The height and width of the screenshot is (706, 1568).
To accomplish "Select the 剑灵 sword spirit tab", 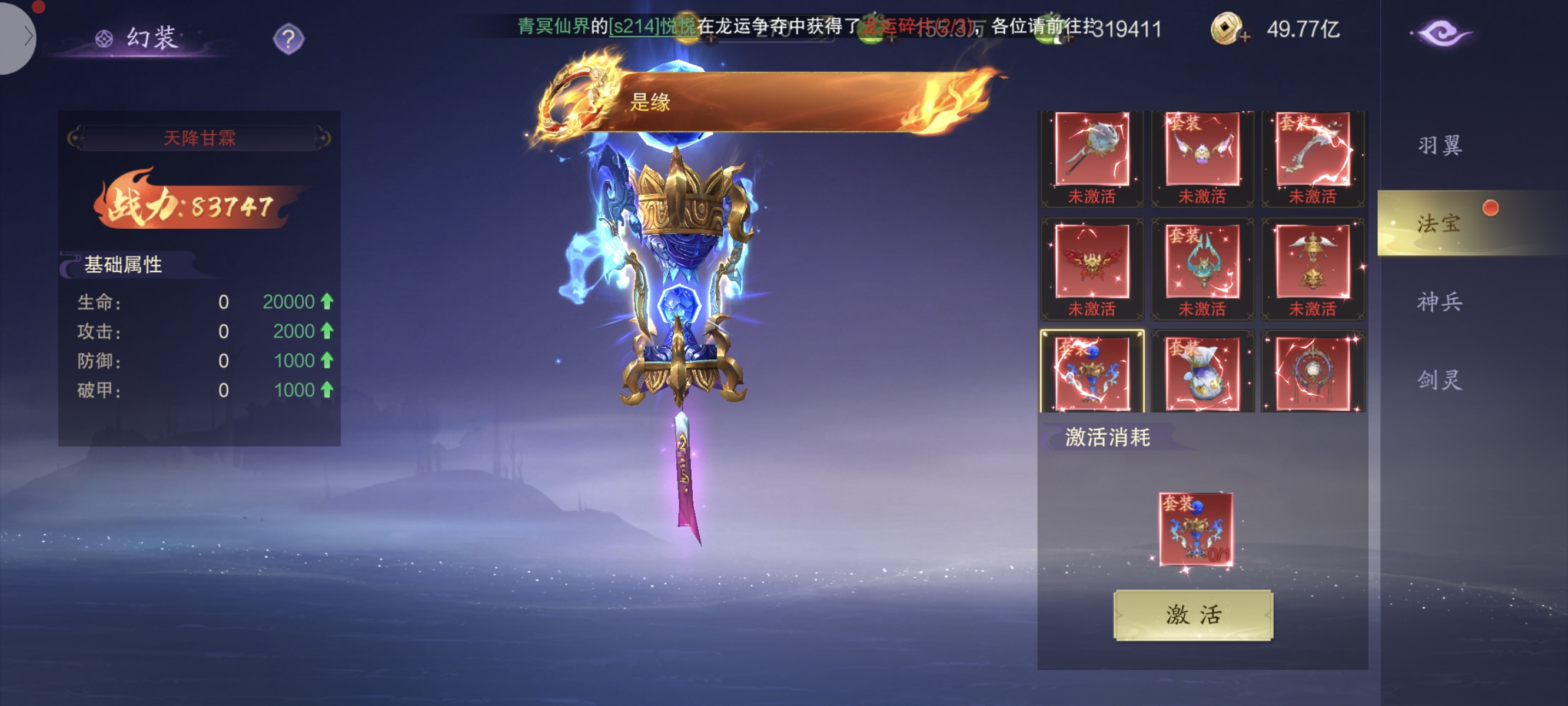I will click(1439, 380).
